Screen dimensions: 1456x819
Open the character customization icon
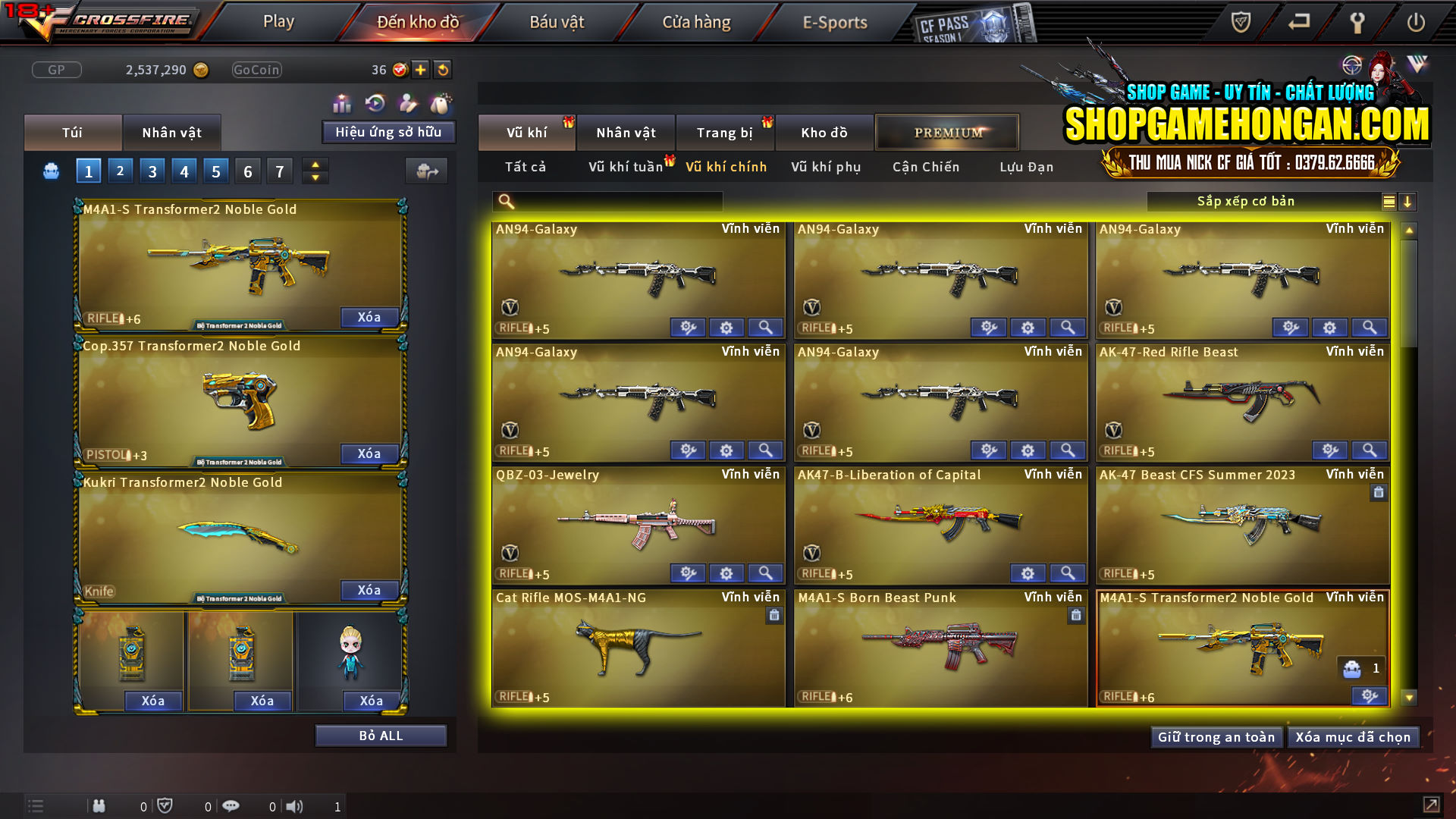[407, 103]
